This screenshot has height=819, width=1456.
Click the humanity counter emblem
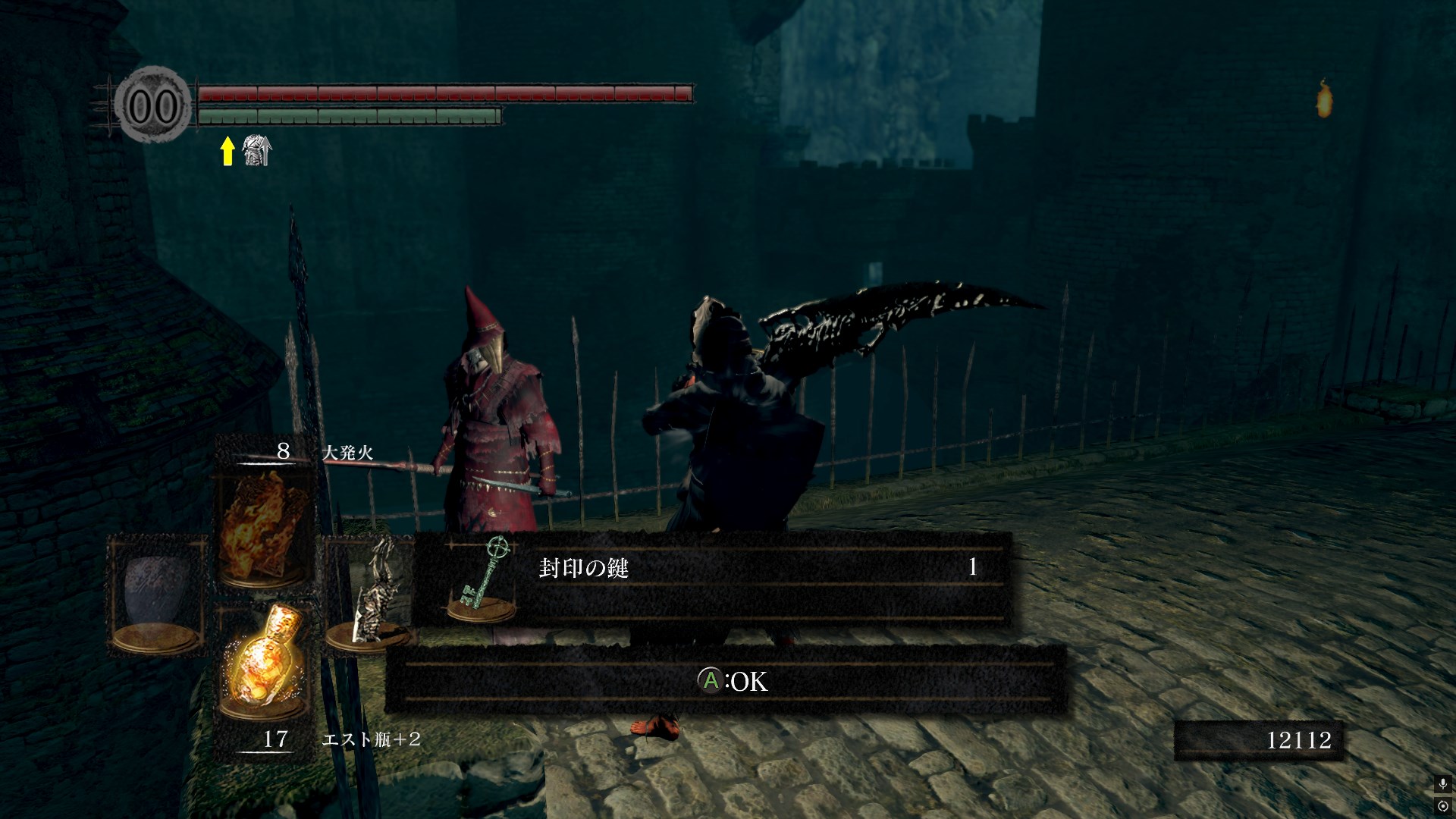pyautogui.click(x=154, y=106)
